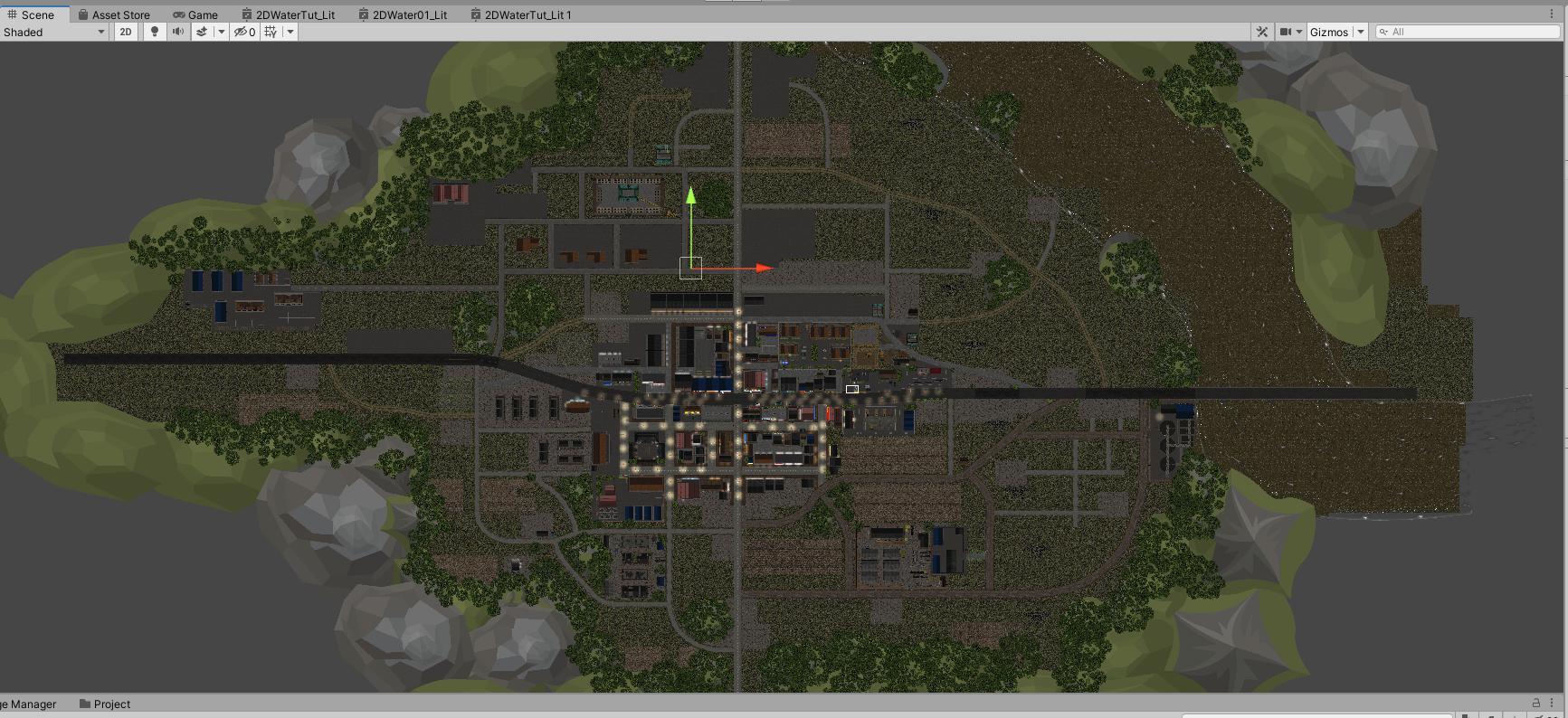The height and width of the screenshot is (718, 1568).
Task: Toggle 2D view mode
Action: 125,32
